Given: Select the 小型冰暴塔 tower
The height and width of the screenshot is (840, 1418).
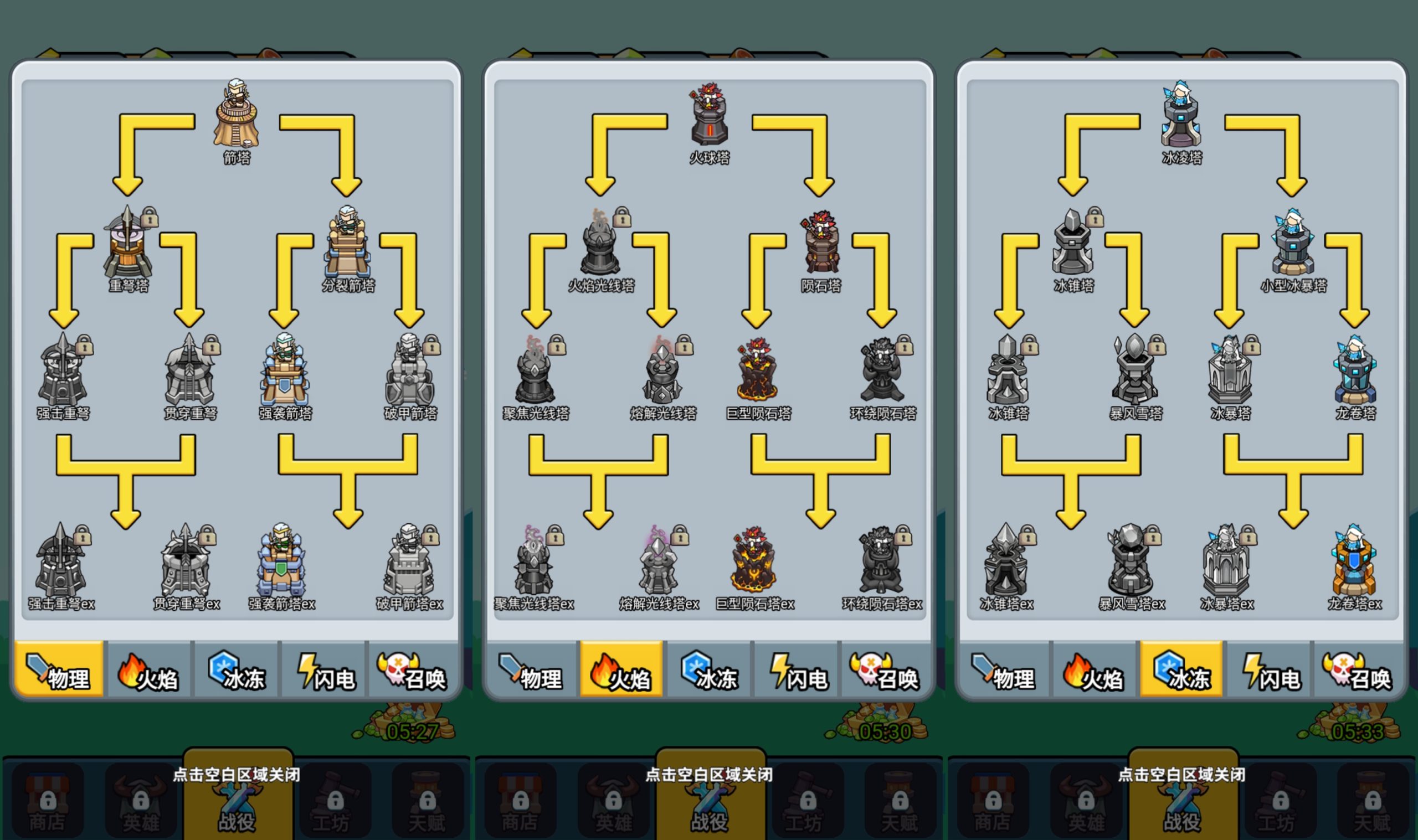Looking at the screenshot, I should [1293, 244].
